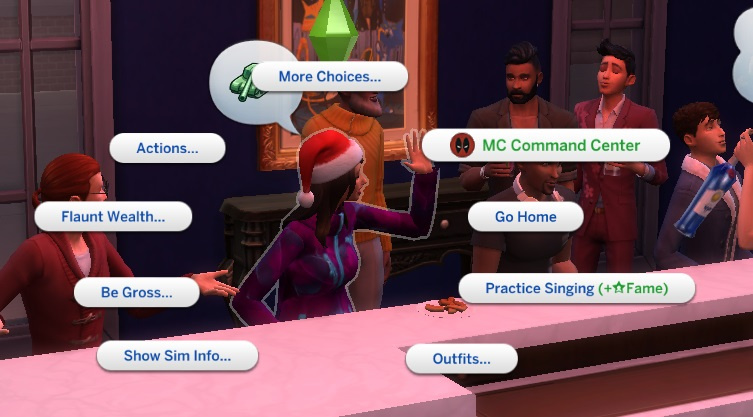The width and height of the screenshot is (753, 417).
Task: Open the Outfits submenu
Action: coord(461,358)
